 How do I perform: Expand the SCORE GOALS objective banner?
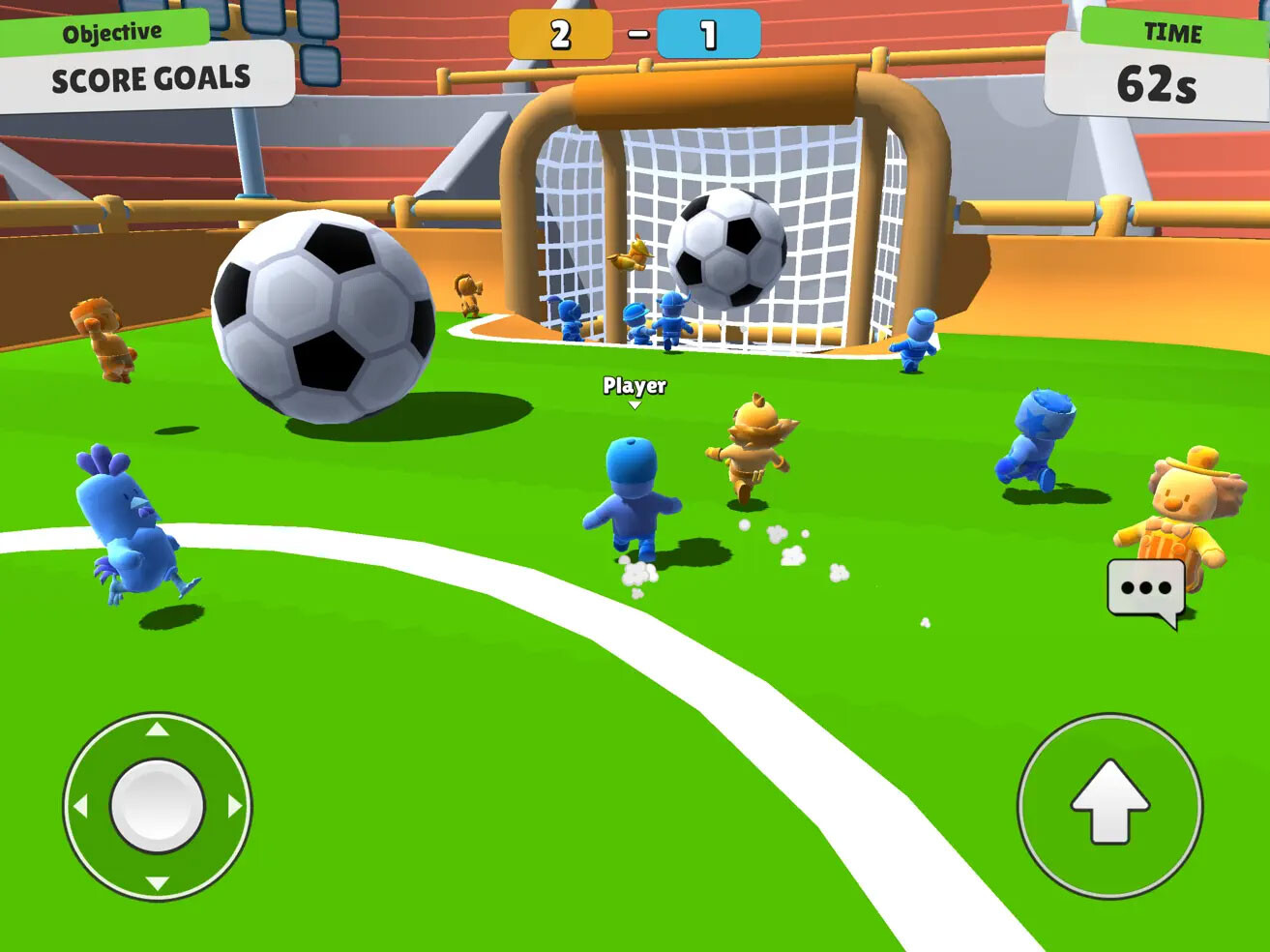pos(150,78)
